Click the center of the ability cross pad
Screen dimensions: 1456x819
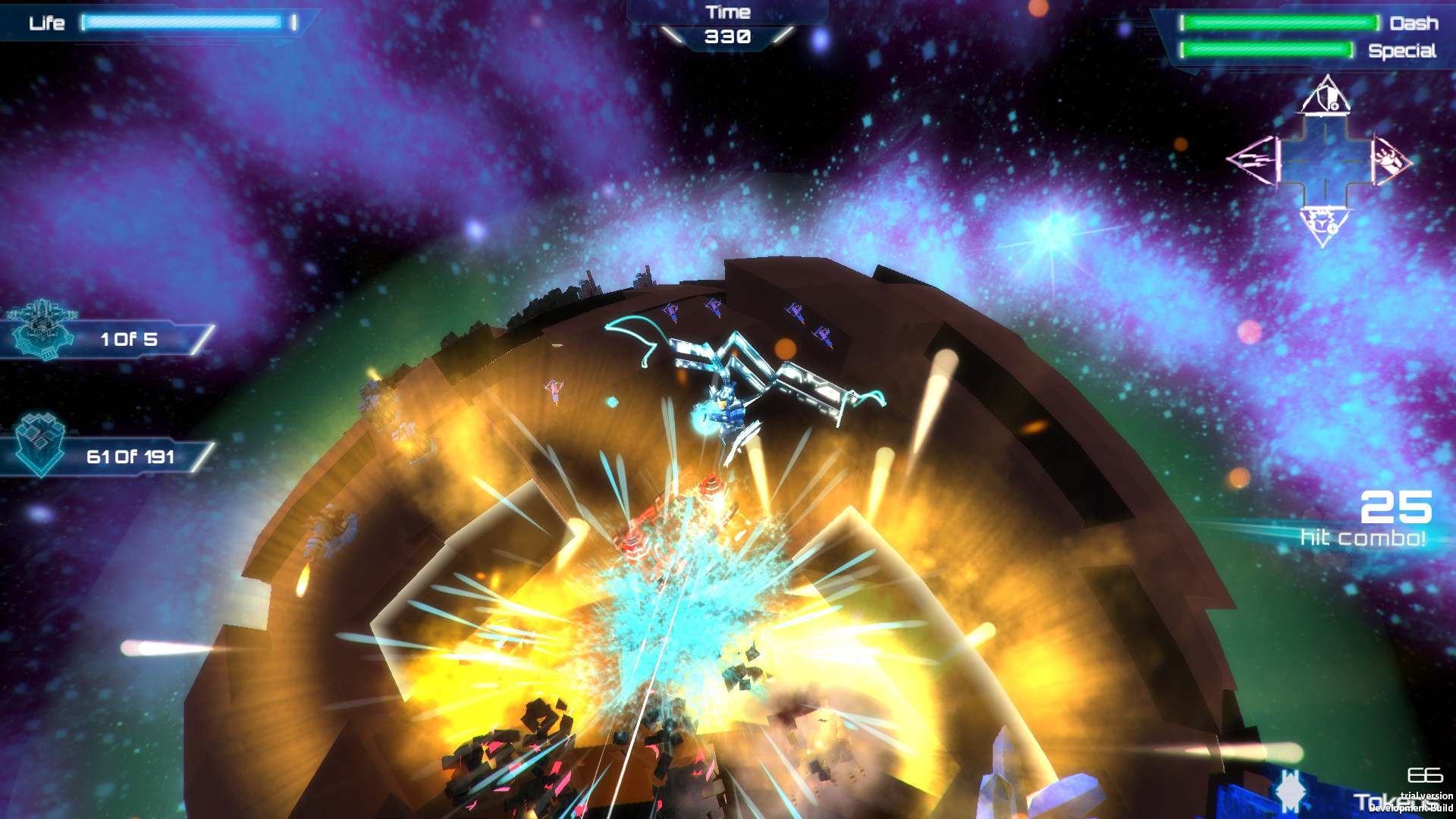tap(1326, 163)
